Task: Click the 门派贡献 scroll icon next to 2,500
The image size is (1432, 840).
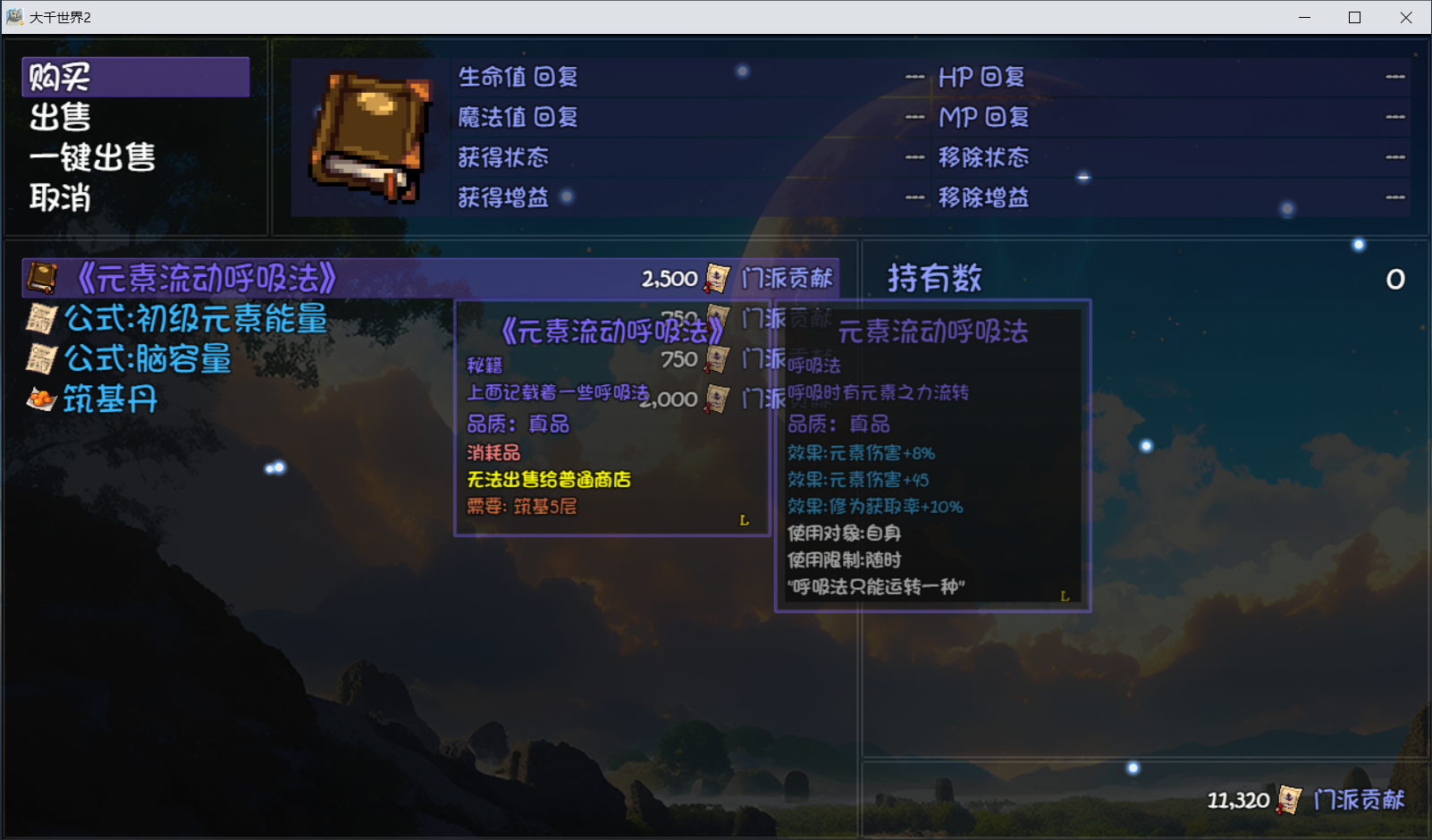Action: (712, 278)
